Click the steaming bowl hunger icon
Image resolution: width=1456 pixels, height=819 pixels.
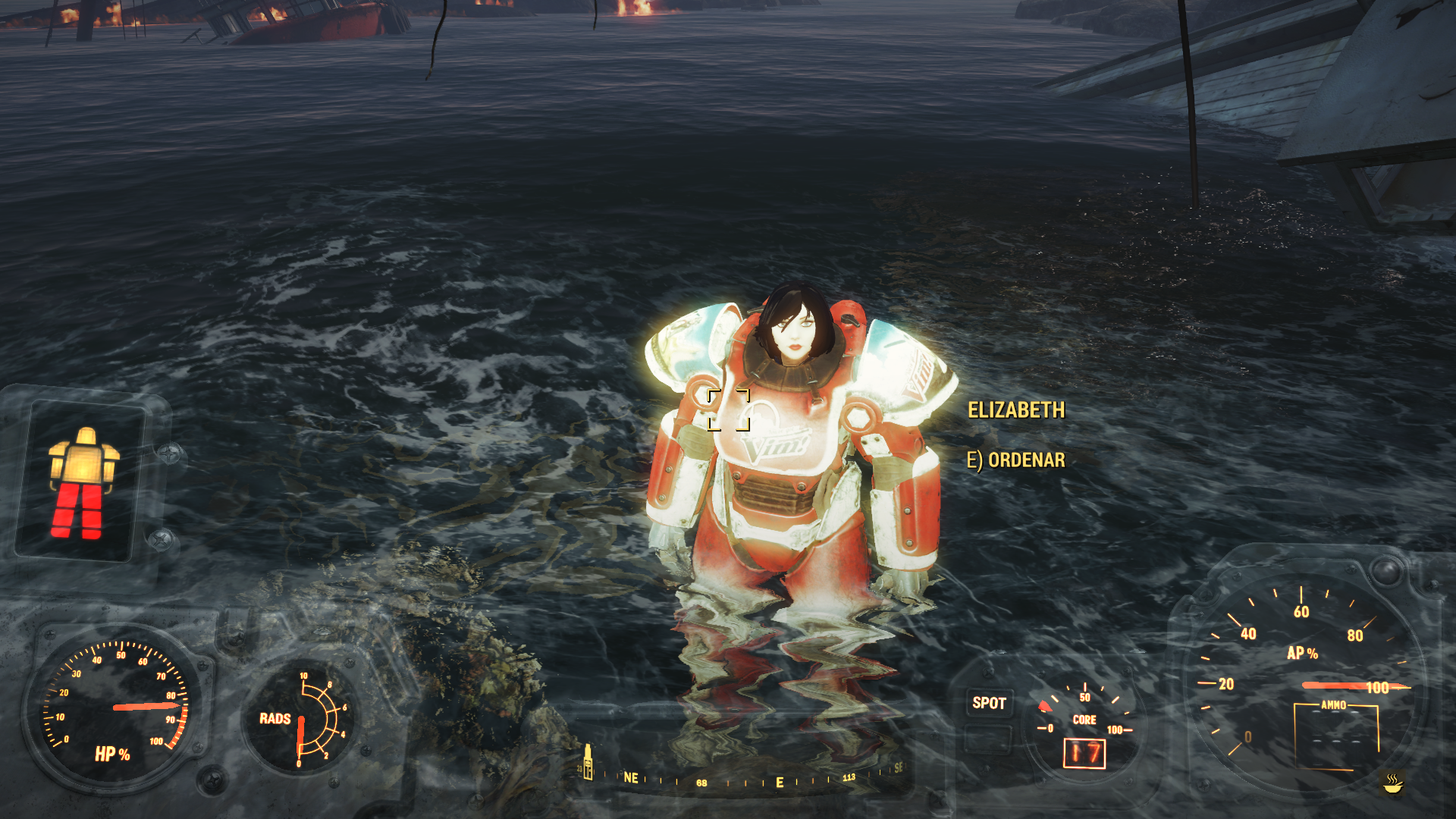tap(1393, 783)
